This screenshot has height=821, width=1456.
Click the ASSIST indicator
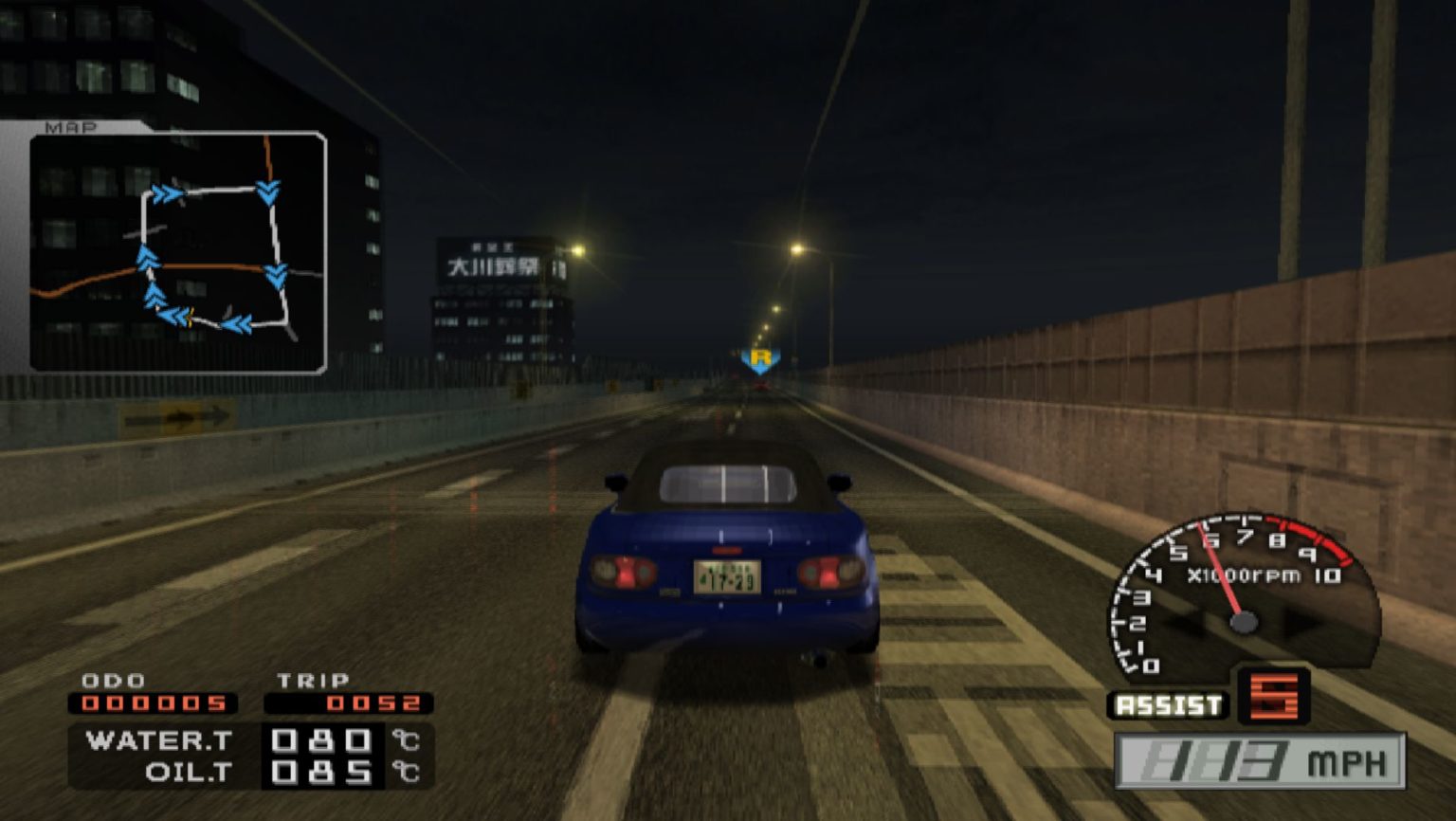1167,703
